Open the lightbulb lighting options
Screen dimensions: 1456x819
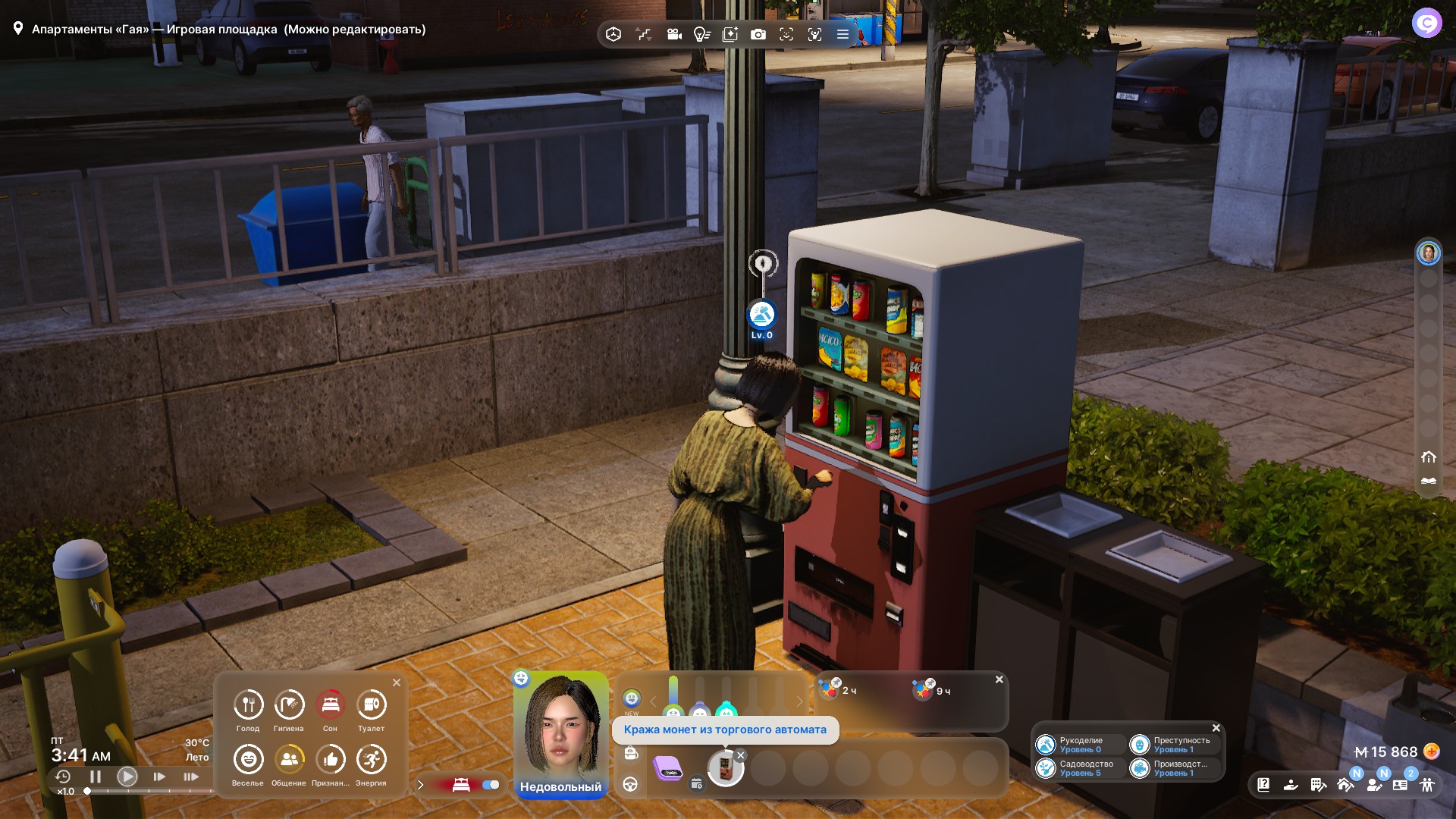(701, 34)
